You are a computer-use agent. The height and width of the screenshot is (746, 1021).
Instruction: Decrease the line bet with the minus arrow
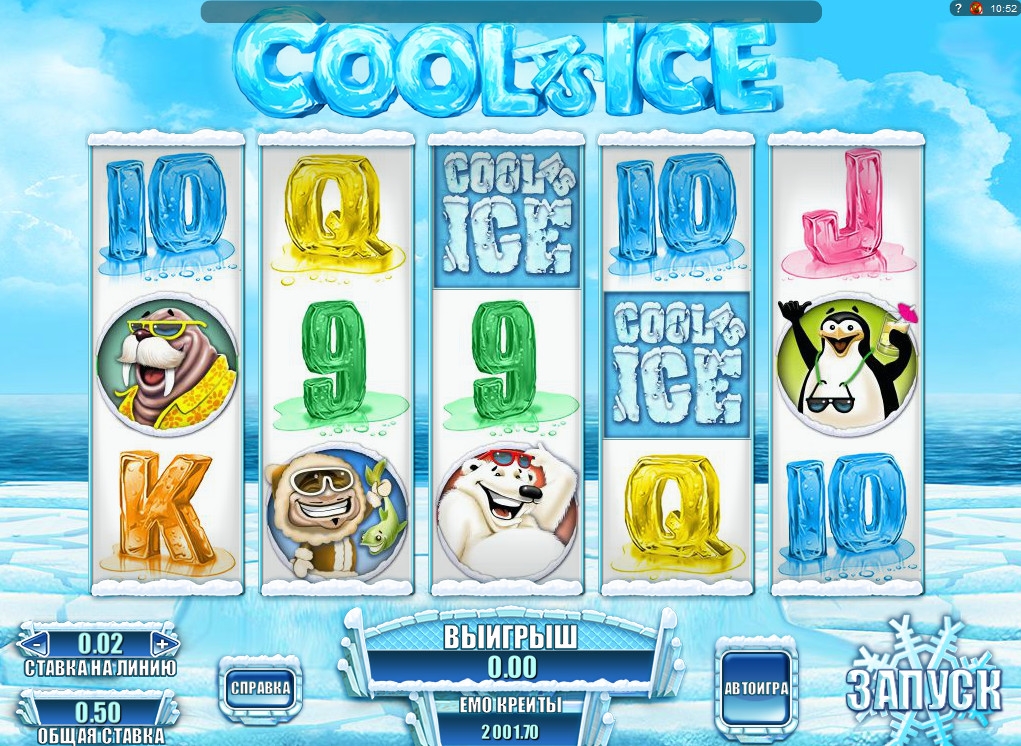[35, 642]
